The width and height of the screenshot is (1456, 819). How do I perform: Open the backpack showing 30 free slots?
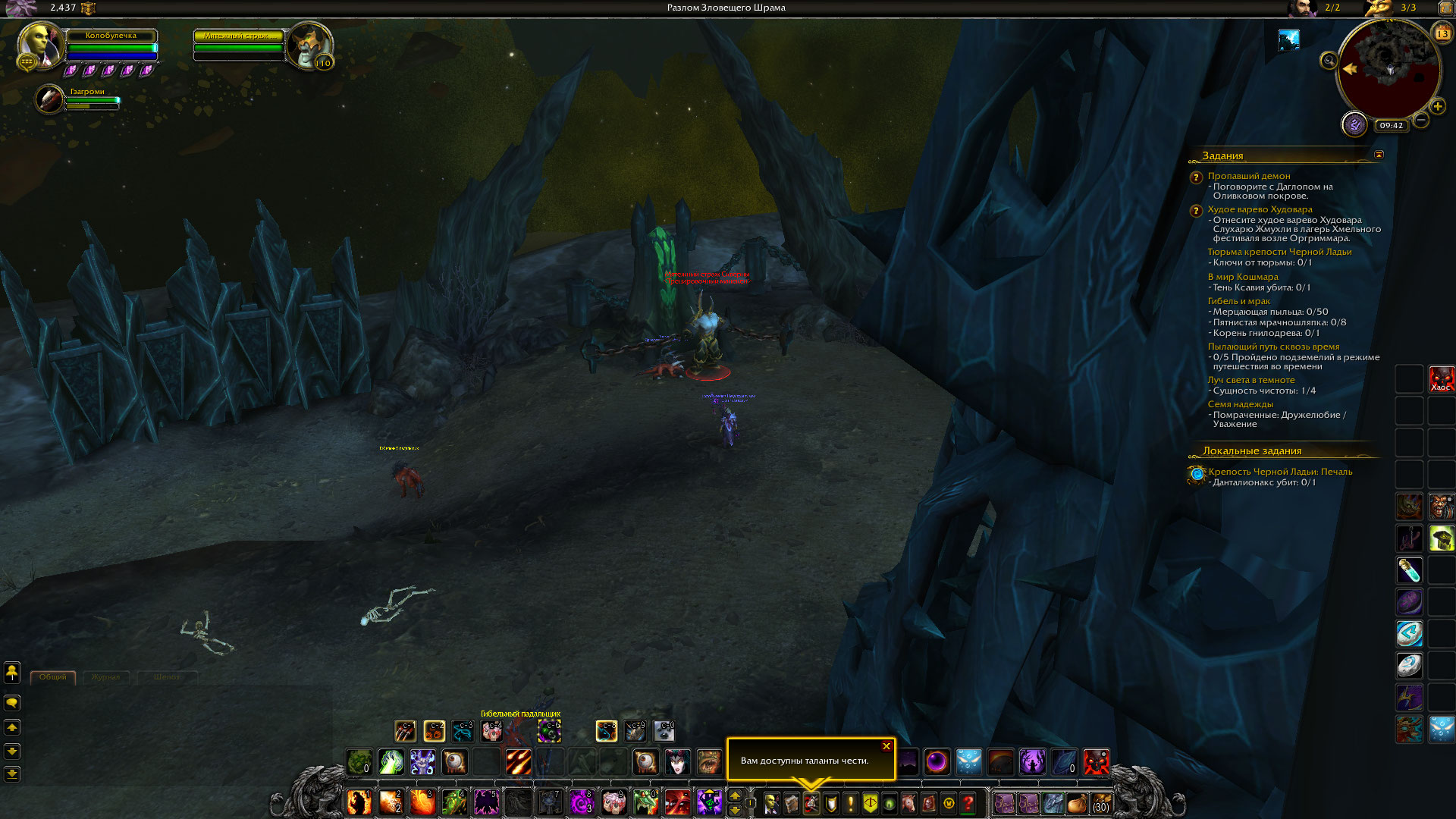1100,803
